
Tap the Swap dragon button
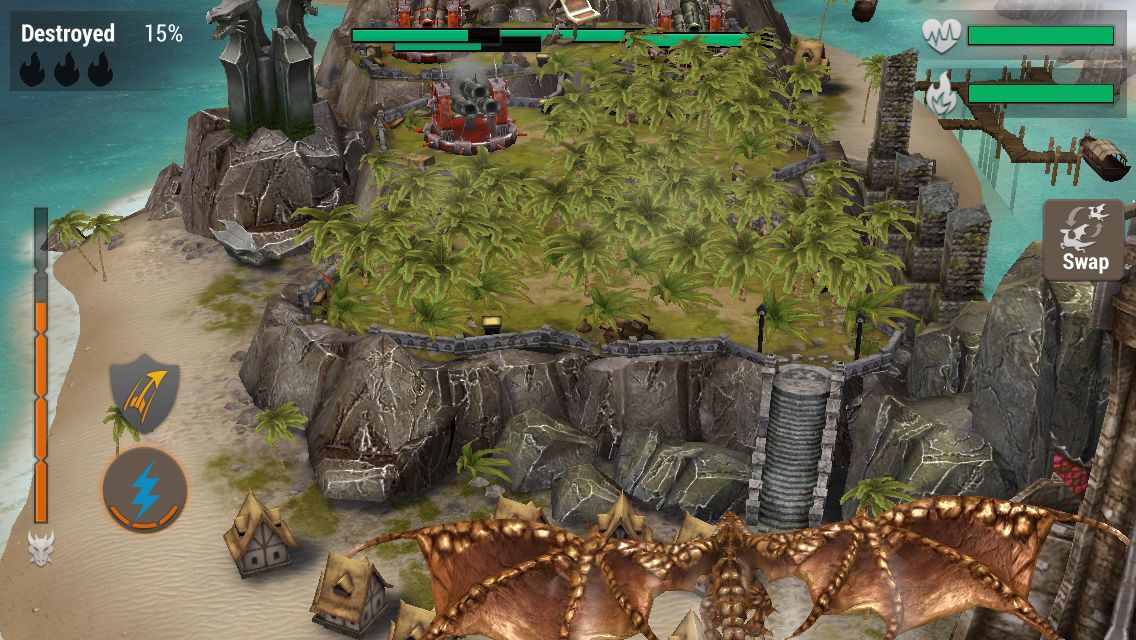(1085, 240)
